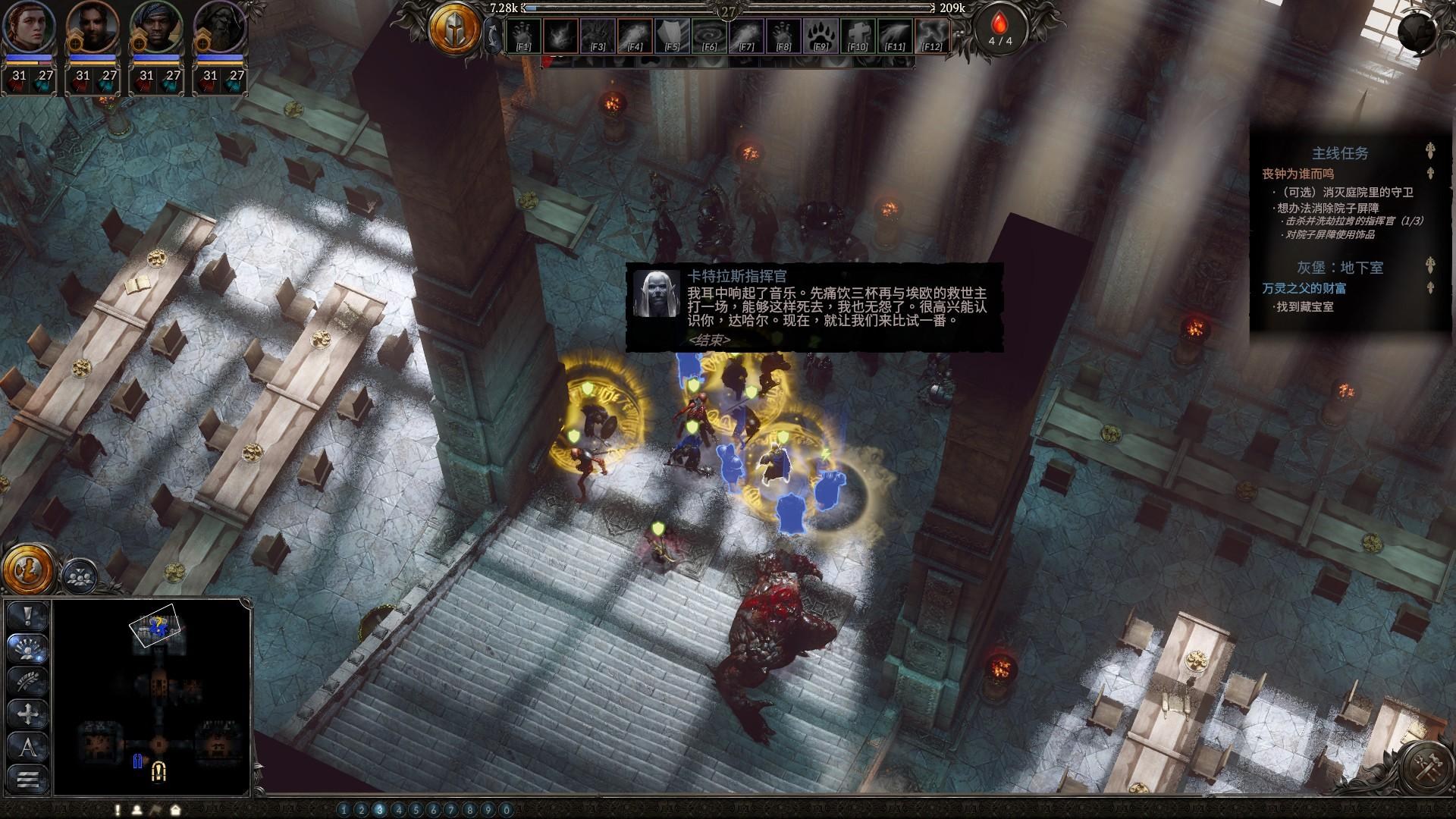This screenshot has height=819, width=1456.
Task: Select control group 3
Action: tap(380, 810)
